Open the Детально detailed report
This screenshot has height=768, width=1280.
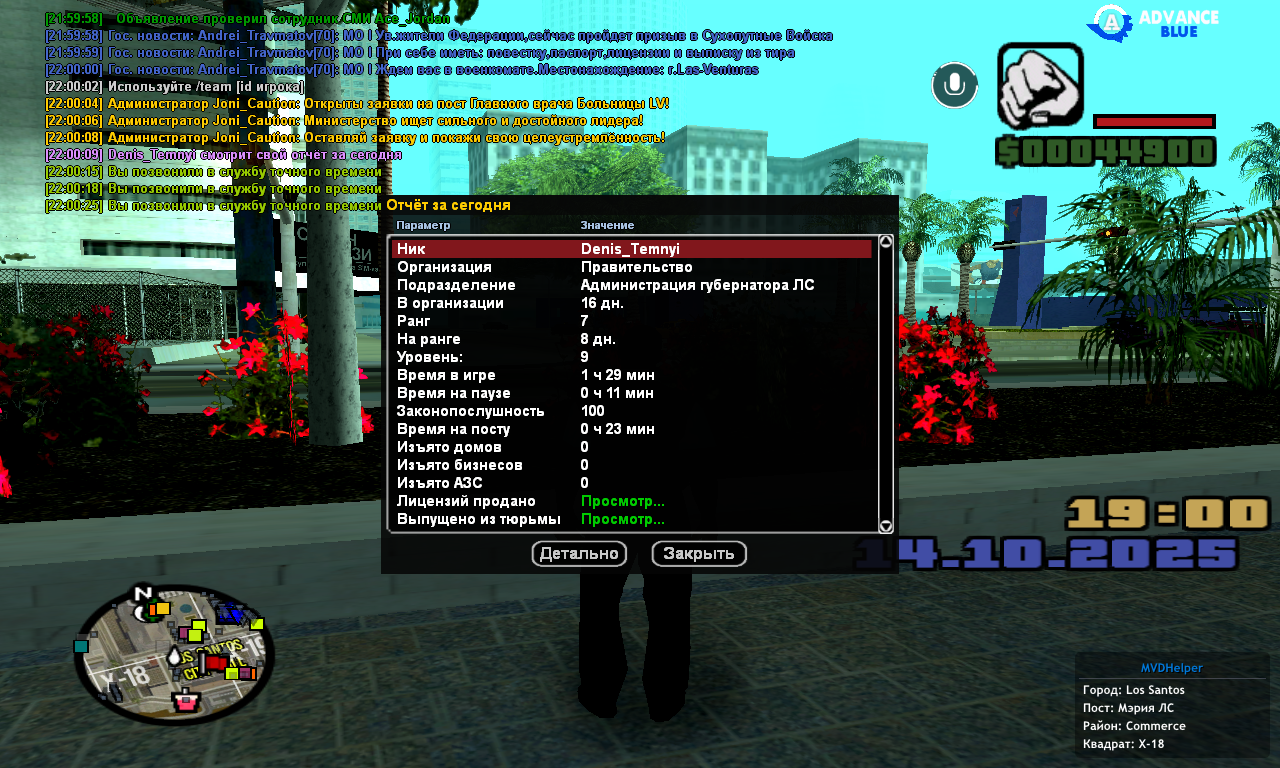(579, 554)
